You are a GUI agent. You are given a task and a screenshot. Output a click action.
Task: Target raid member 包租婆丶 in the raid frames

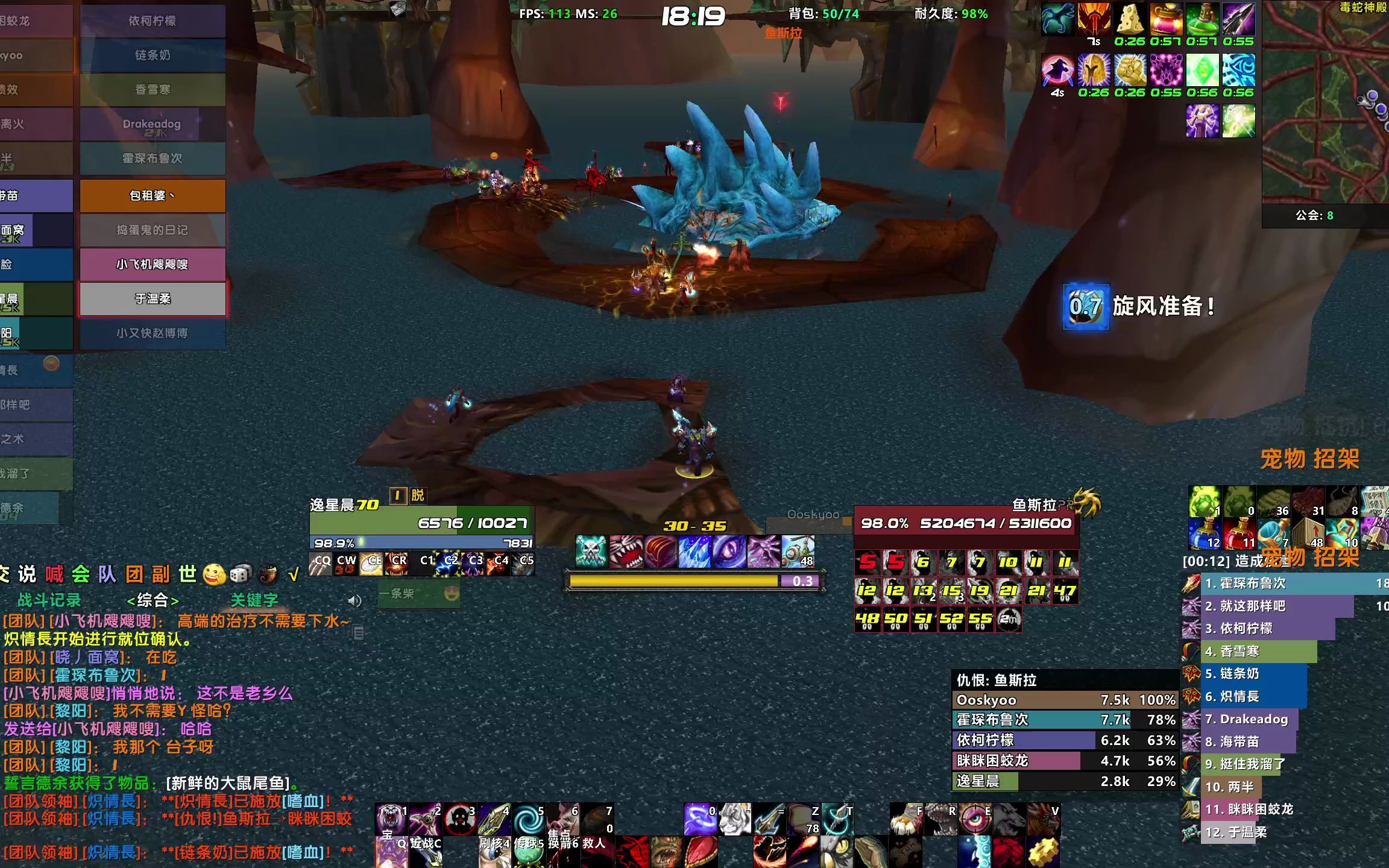click(153, 196)
